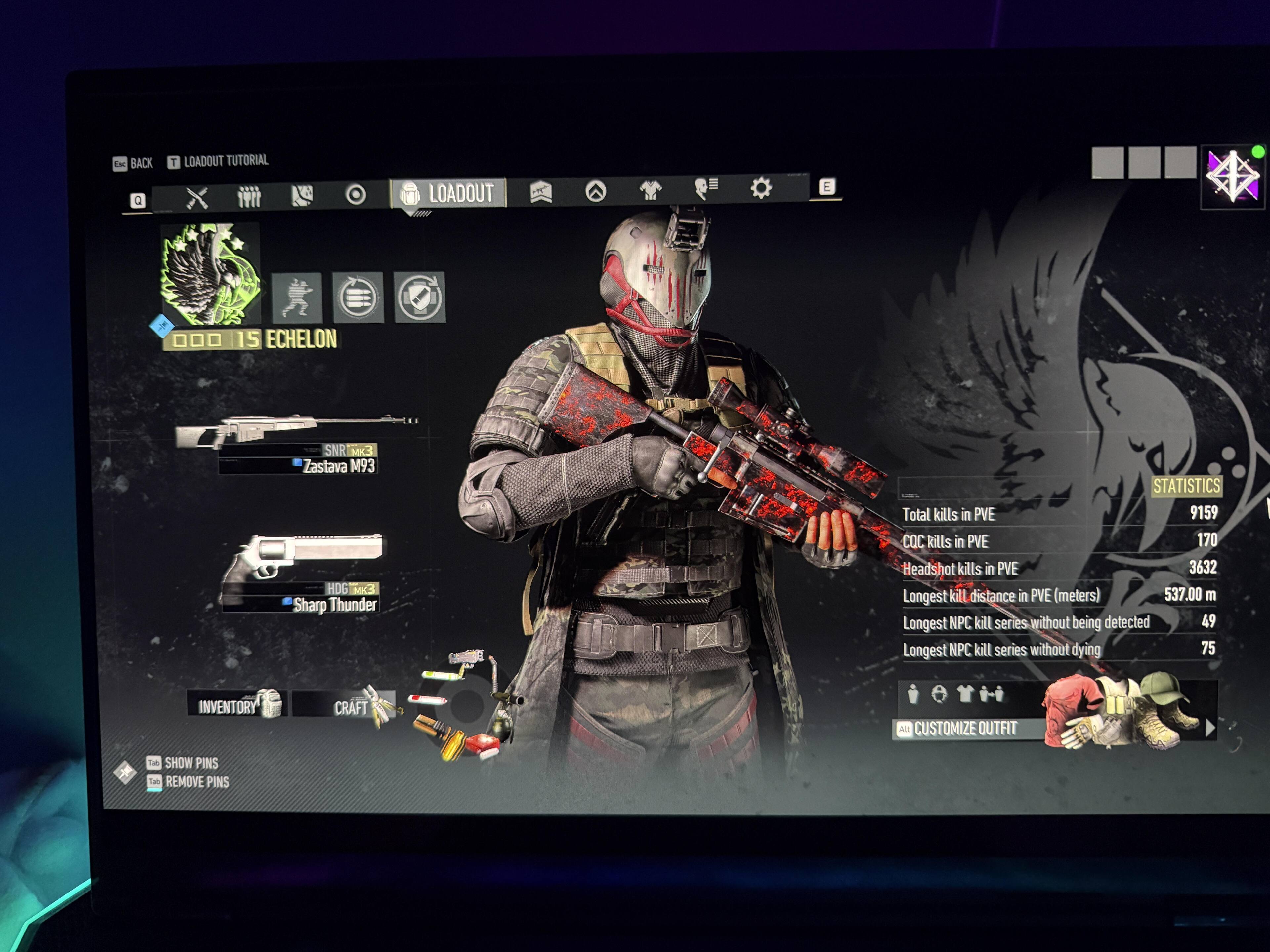Click the Customize Outfit button
1270x952 pixels.
pos(966,729)
